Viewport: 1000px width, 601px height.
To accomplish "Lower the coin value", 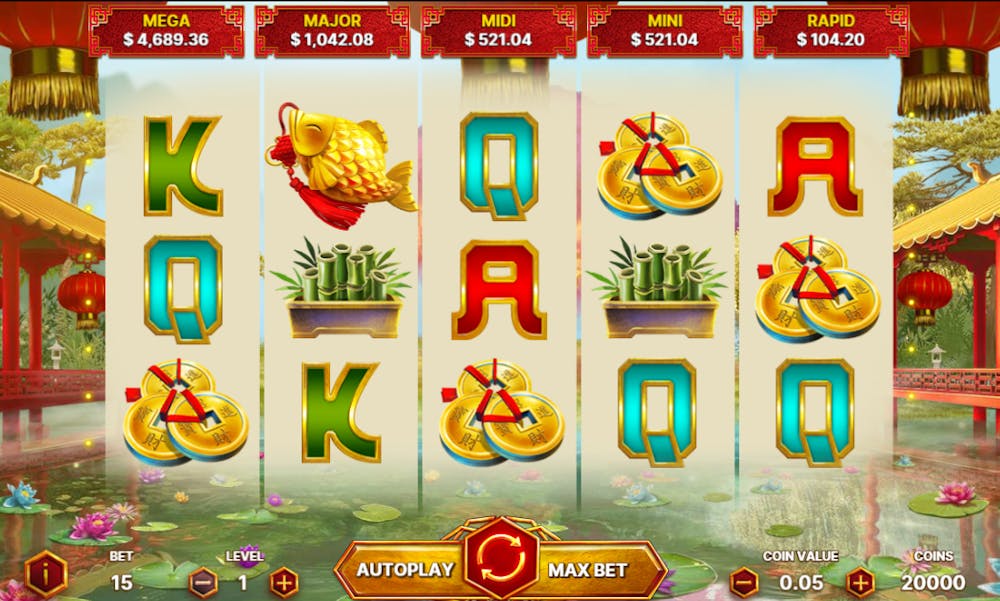I will (744, 581).
